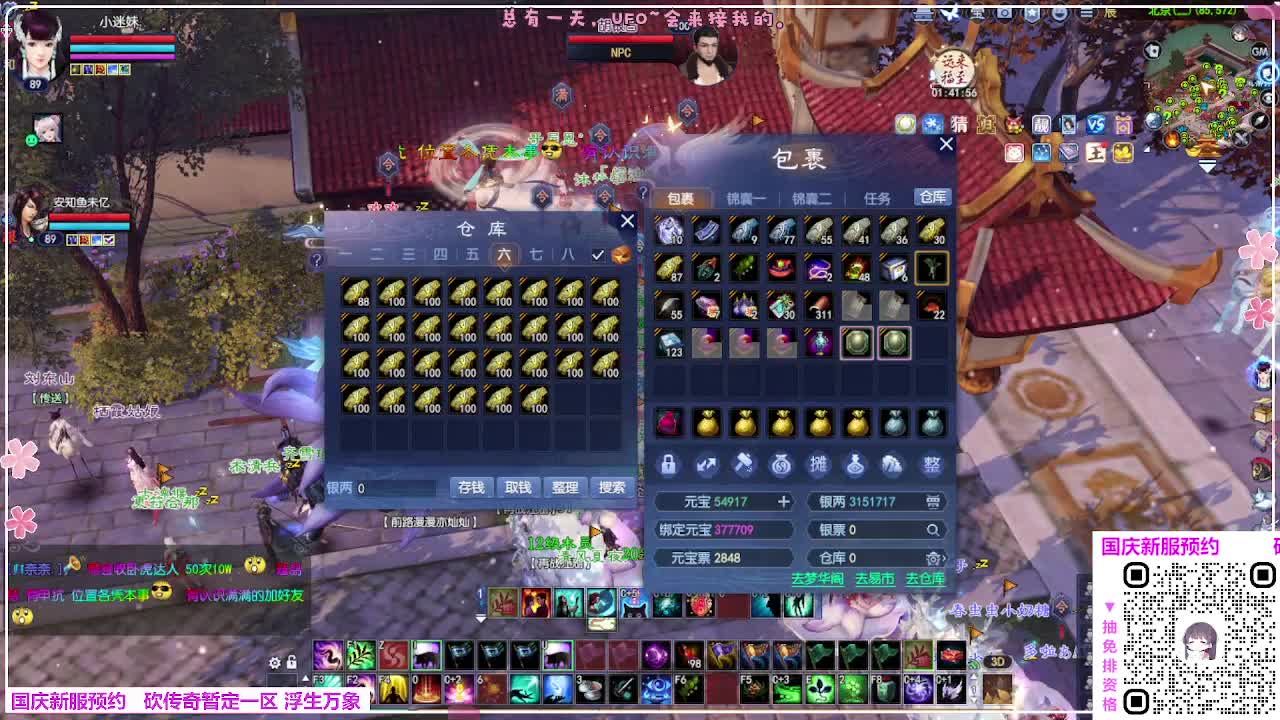This screenshot has height=720, width=1280.
Task: Click the expand-arrows icon in bag toolbar
Action: [x=704, y=465]
